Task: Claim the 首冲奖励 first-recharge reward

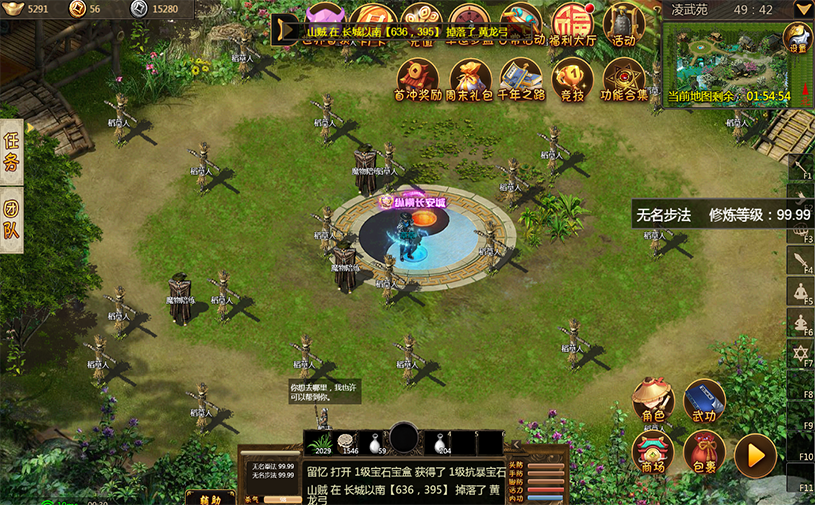Action: click(417, 78)
